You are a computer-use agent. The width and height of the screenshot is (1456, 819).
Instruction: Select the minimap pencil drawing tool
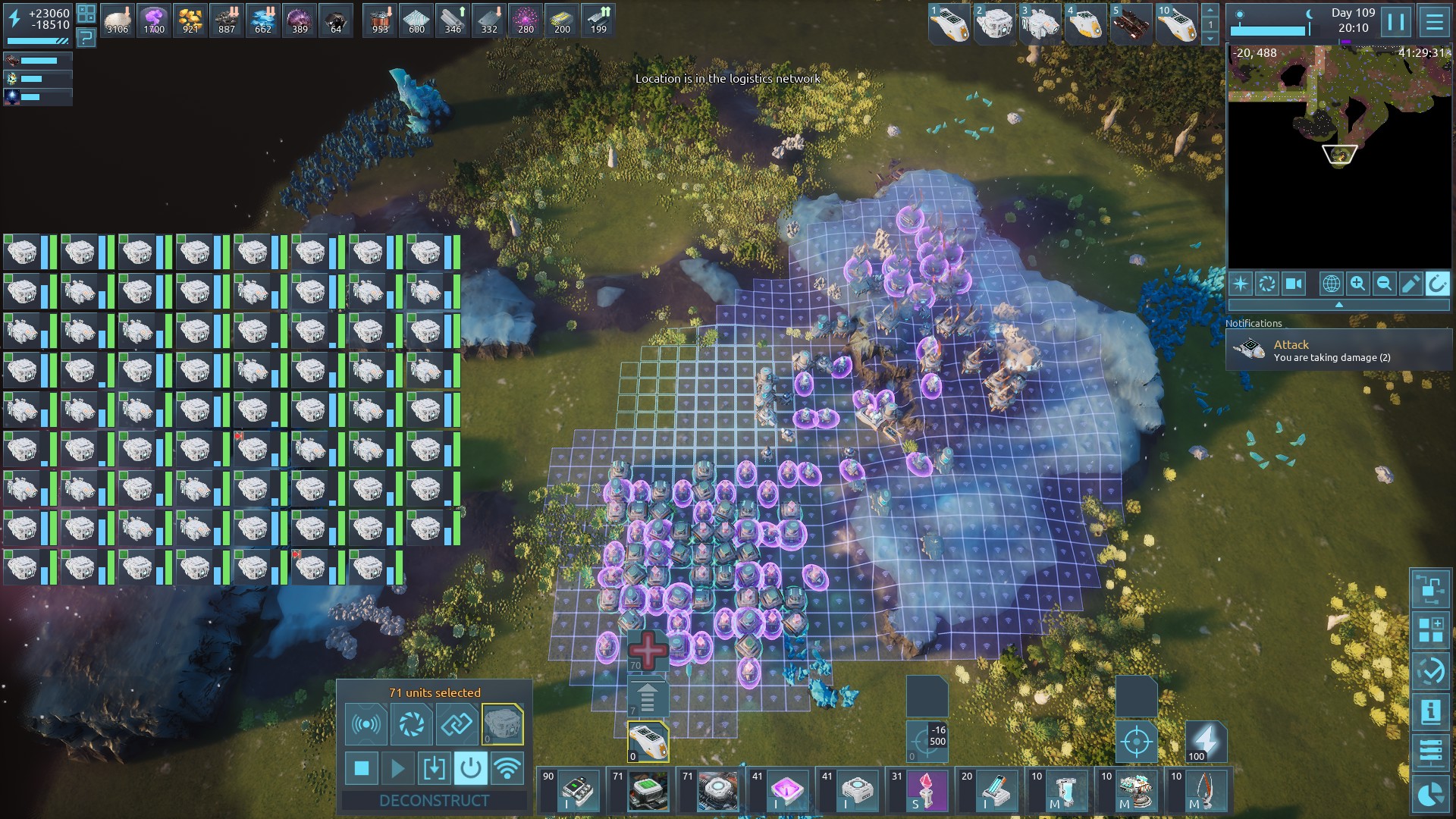[x=1410, y=284]
